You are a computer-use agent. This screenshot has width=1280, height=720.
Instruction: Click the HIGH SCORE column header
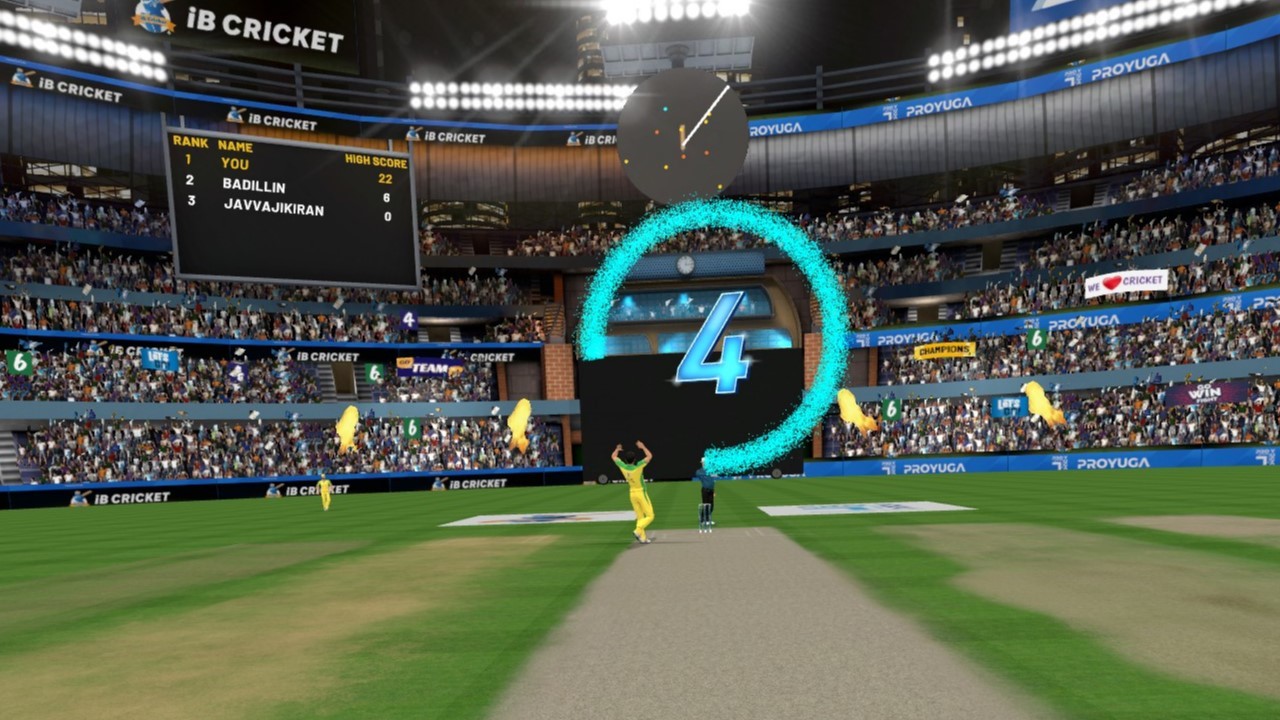(x=376, y=160)
